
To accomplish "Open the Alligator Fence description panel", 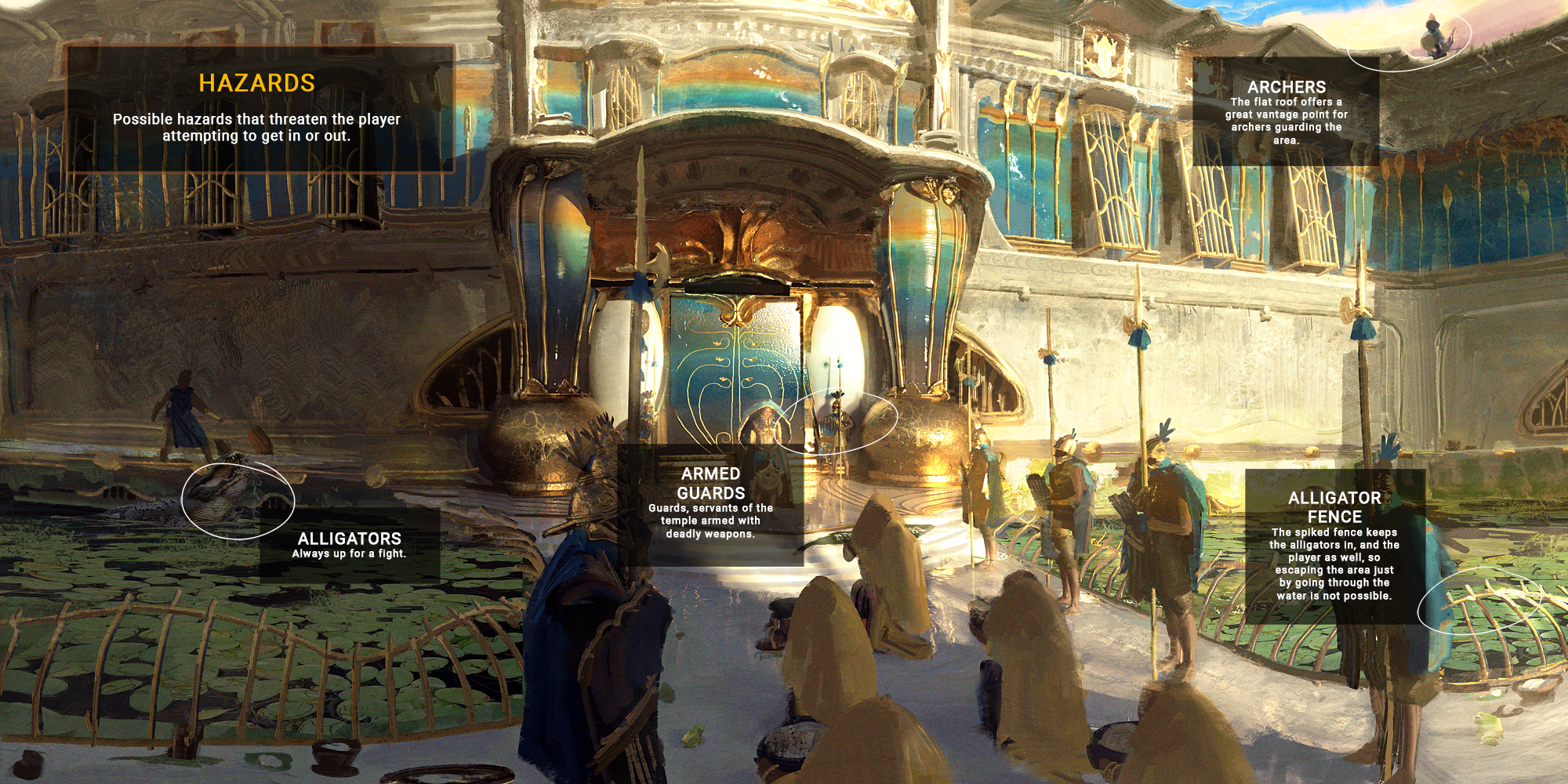I will [x=1334, y=546].
